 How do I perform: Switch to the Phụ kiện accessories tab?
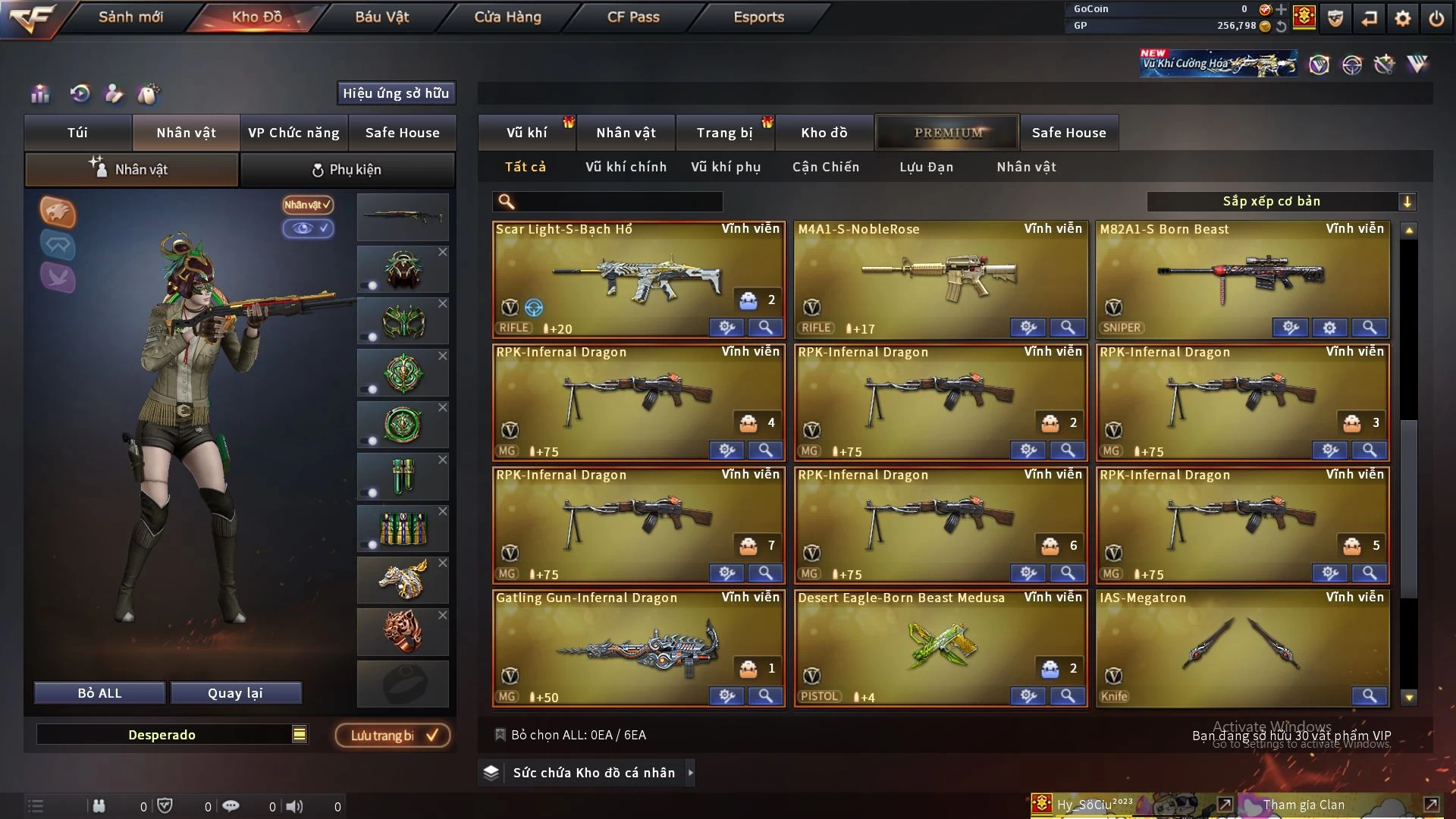[x=347, y=170]
